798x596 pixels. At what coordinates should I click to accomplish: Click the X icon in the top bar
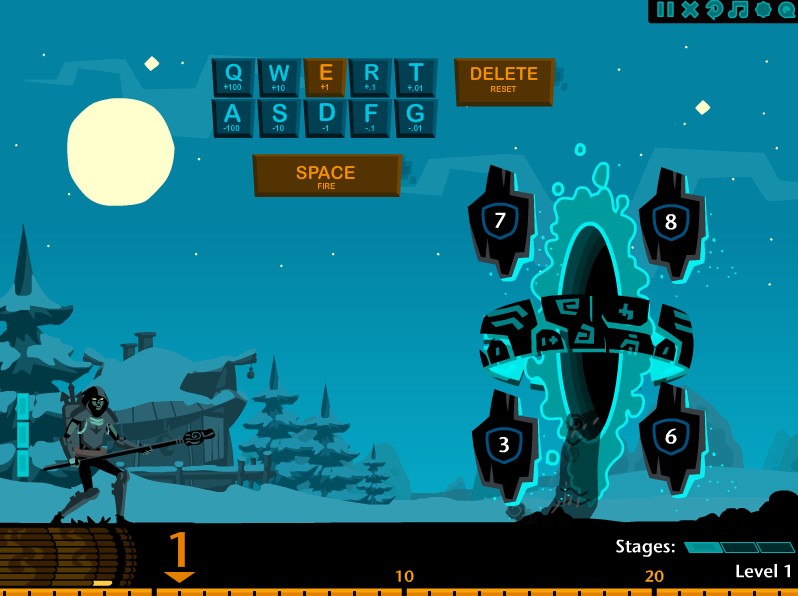pos(690,10)
